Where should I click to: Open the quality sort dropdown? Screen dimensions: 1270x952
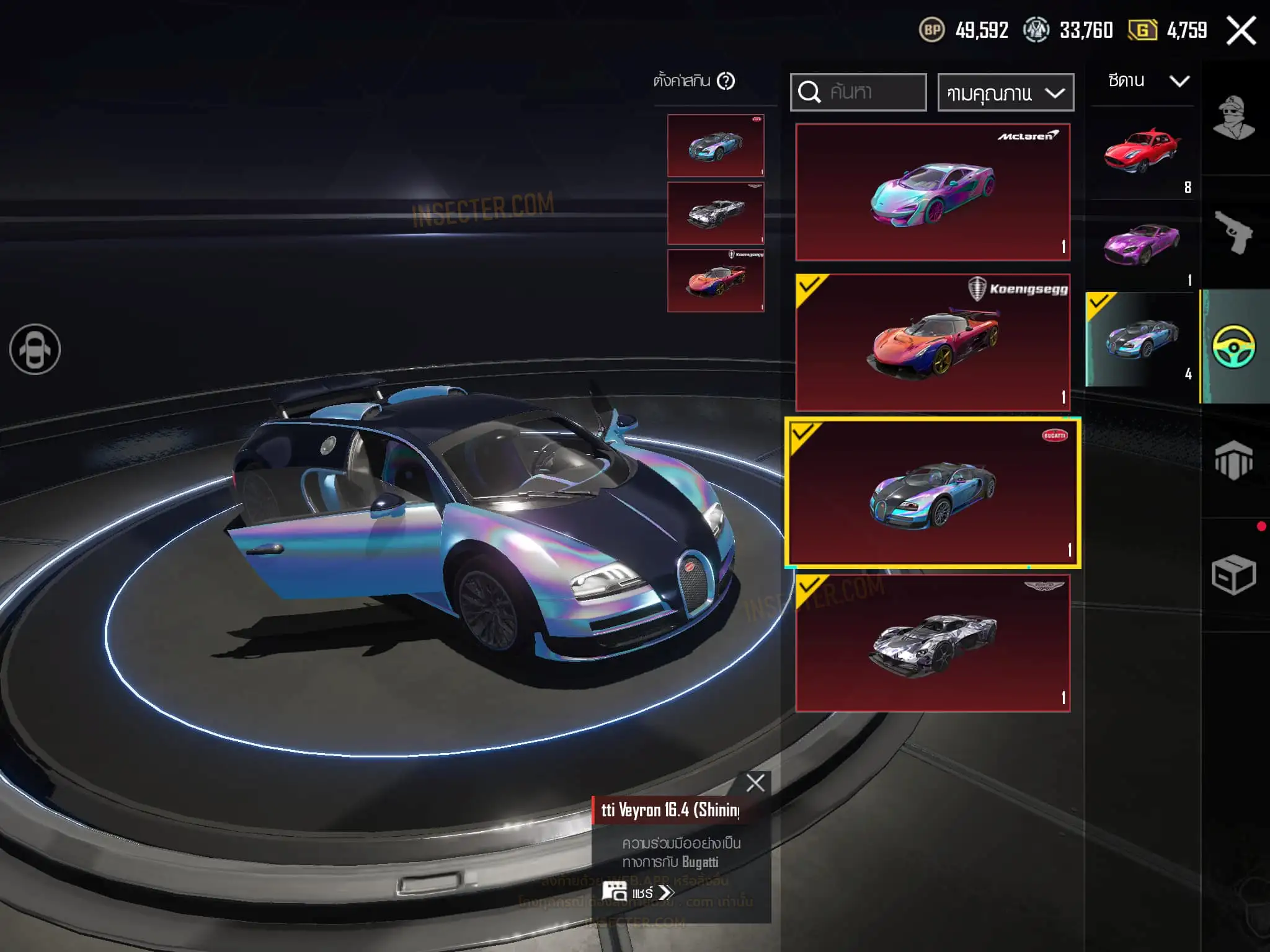1005,93
